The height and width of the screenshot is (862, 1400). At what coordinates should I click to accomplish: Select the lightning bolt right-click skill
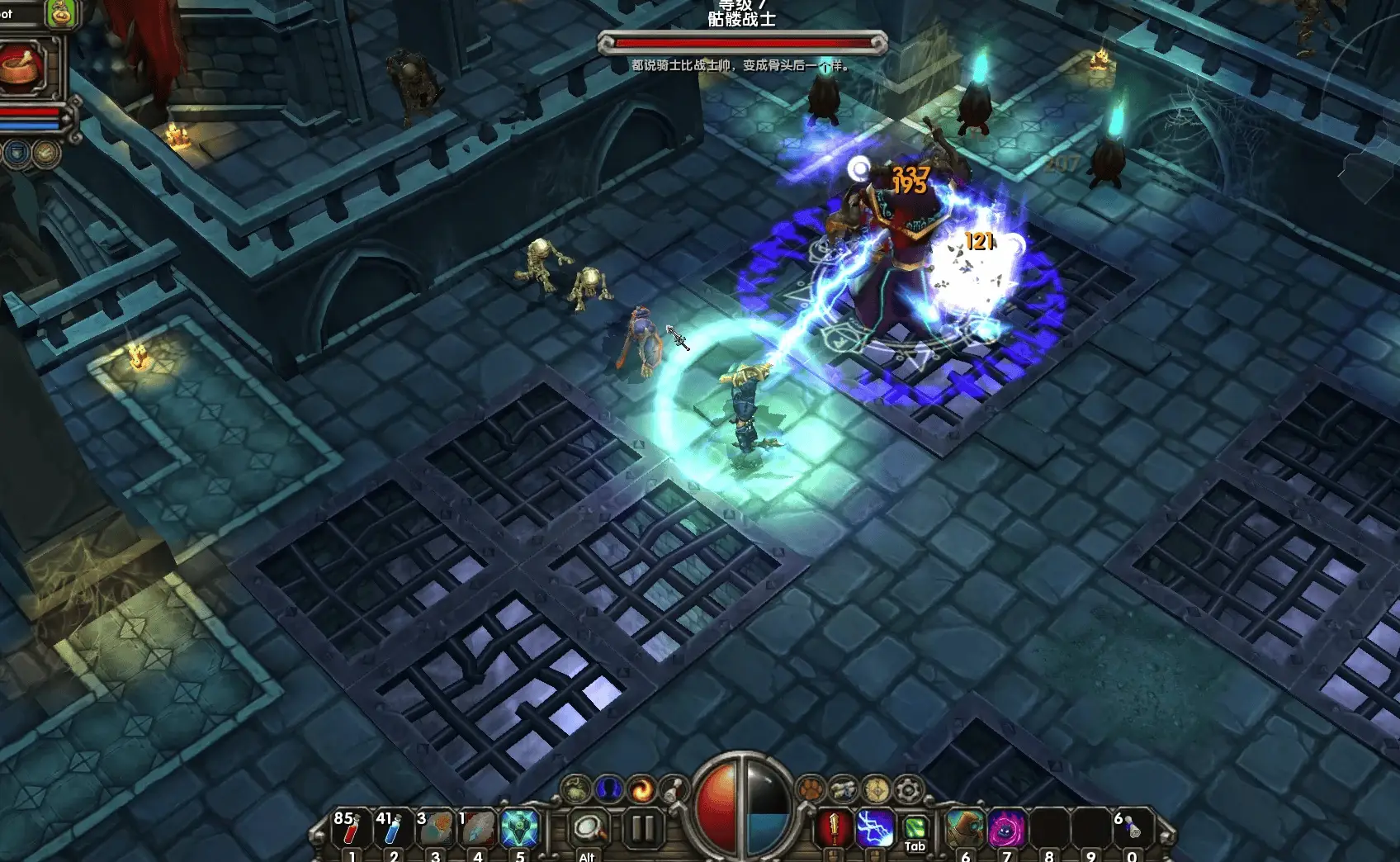tap(875, 827)
